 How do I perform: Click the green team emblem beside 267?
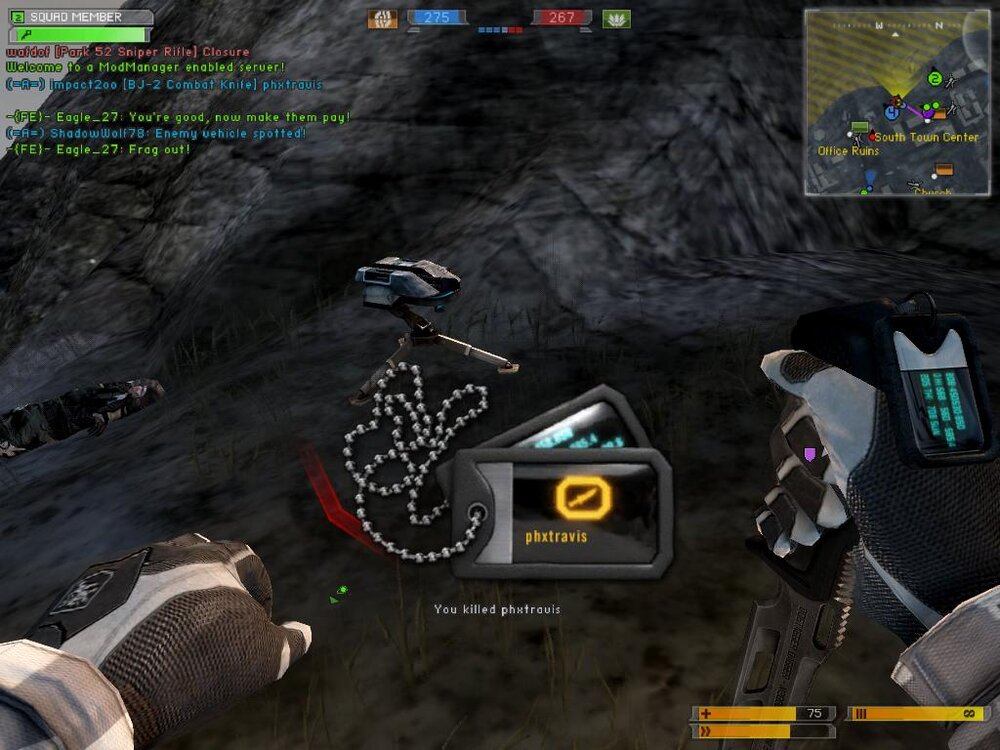[616, 18]
